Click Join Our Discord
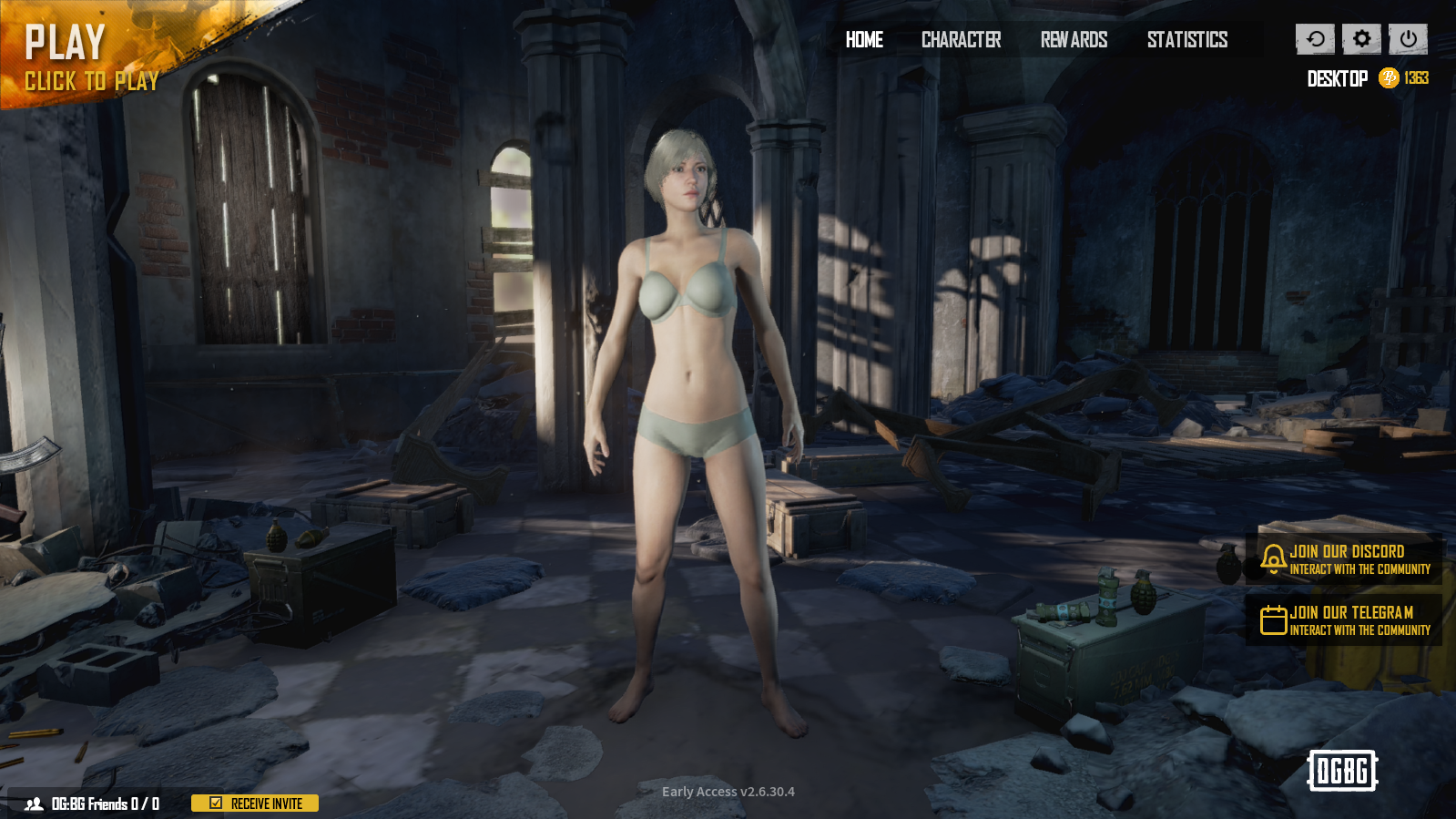 tap(1348, 557)
